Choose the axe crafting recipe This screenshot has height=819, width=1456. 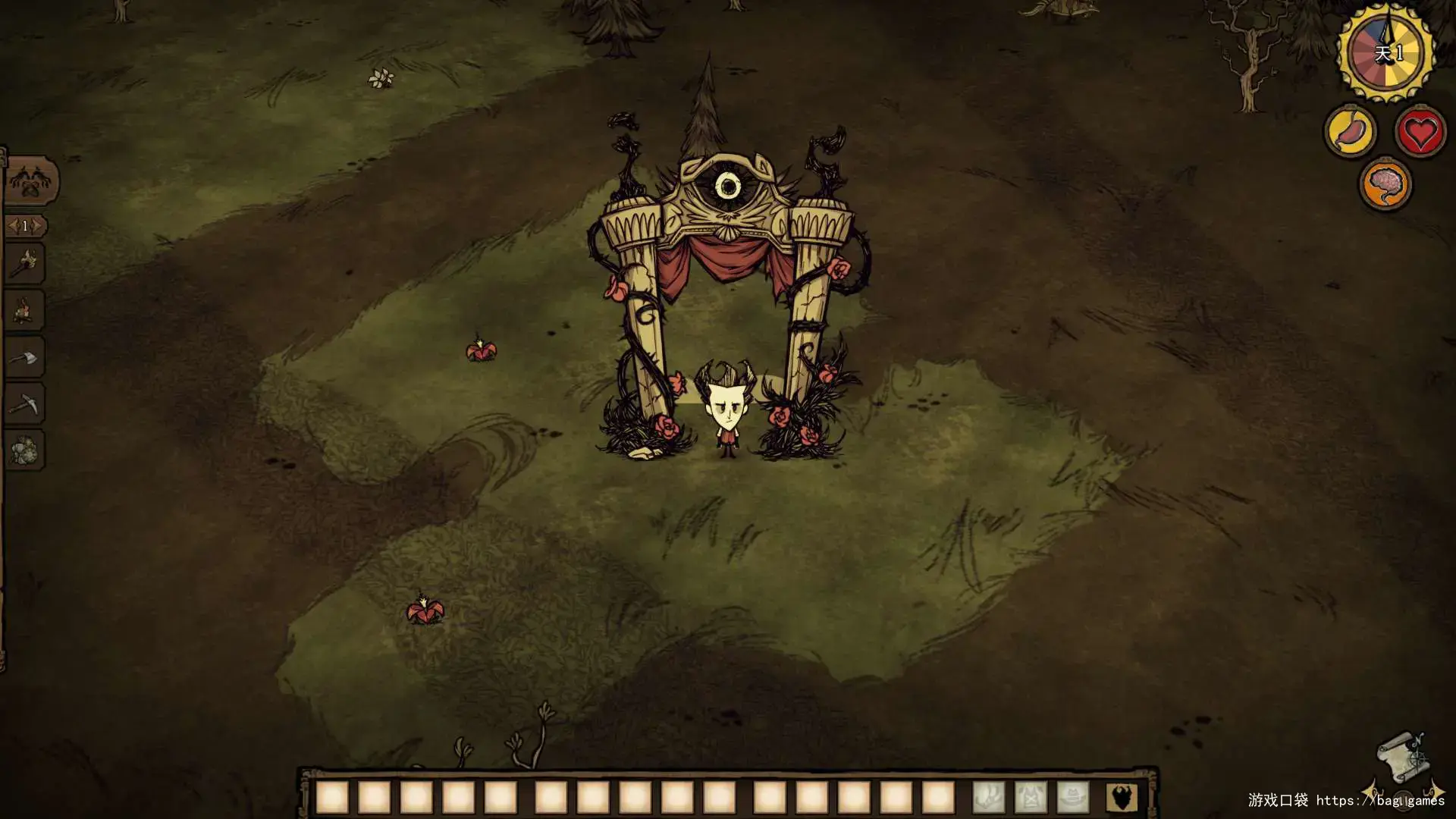25,357
